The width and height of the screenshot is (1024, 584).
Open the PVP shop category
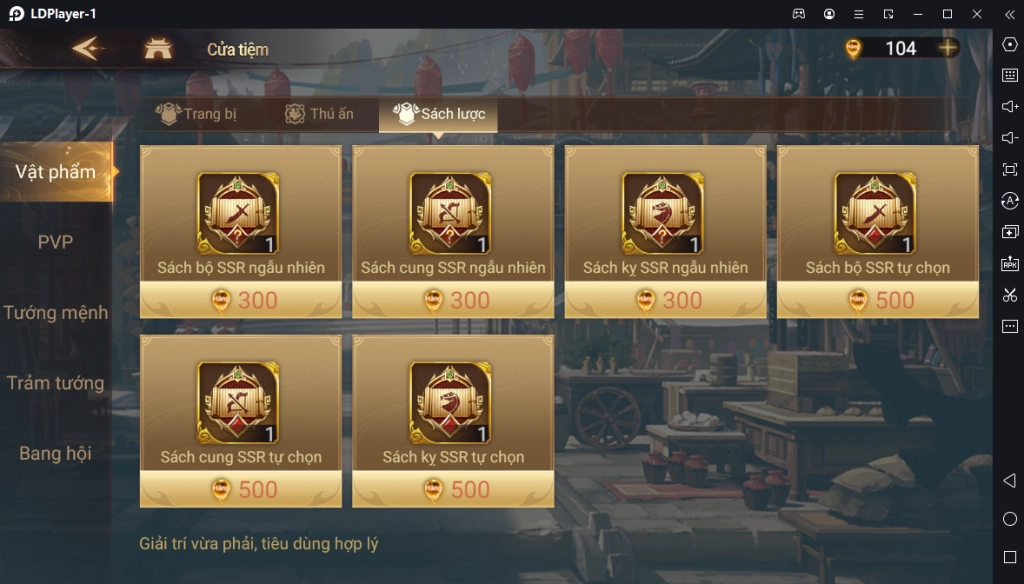(x=56, y=242)
